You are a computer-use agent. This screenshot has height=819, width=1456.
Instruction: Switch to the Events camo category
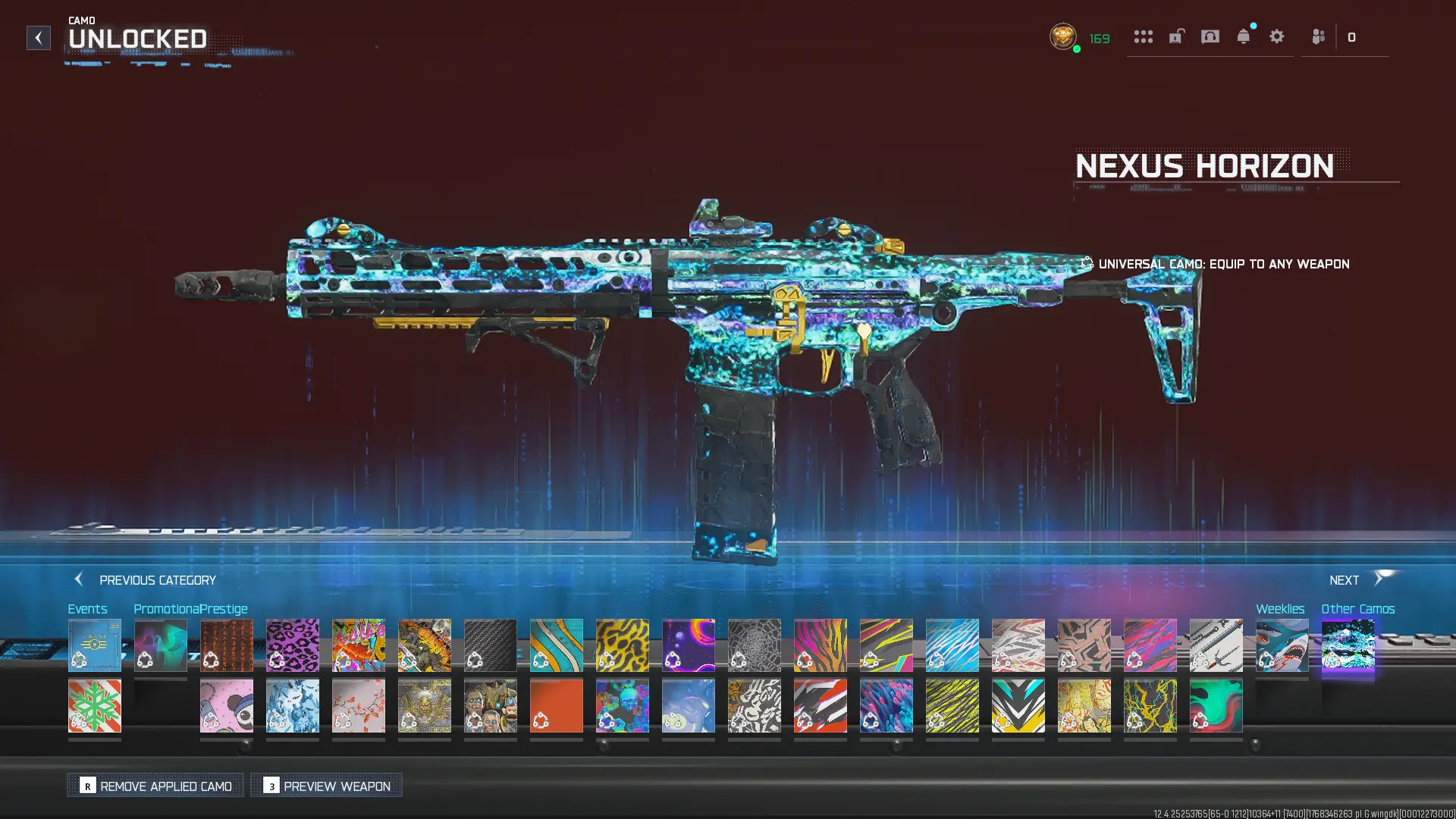pyautogui.click(x=87, y=608)
